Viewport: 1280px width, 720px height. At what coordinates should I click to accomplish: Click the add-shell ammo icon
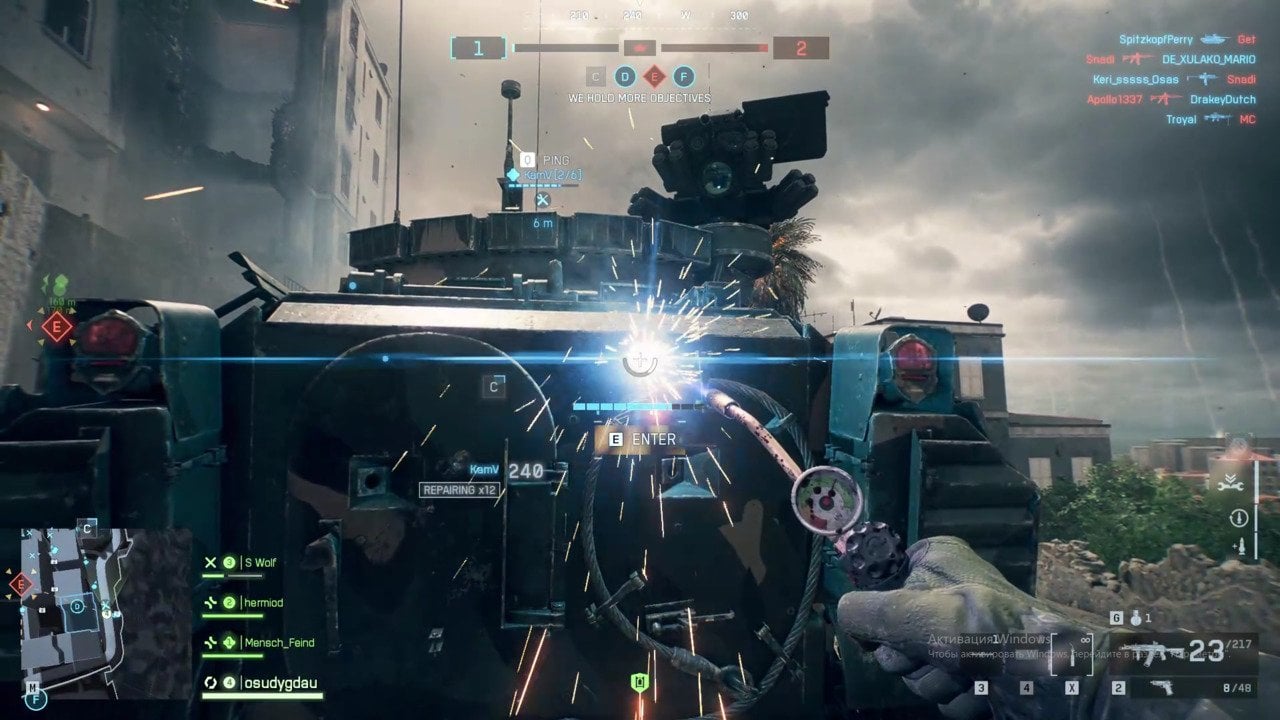point(1240,547)
